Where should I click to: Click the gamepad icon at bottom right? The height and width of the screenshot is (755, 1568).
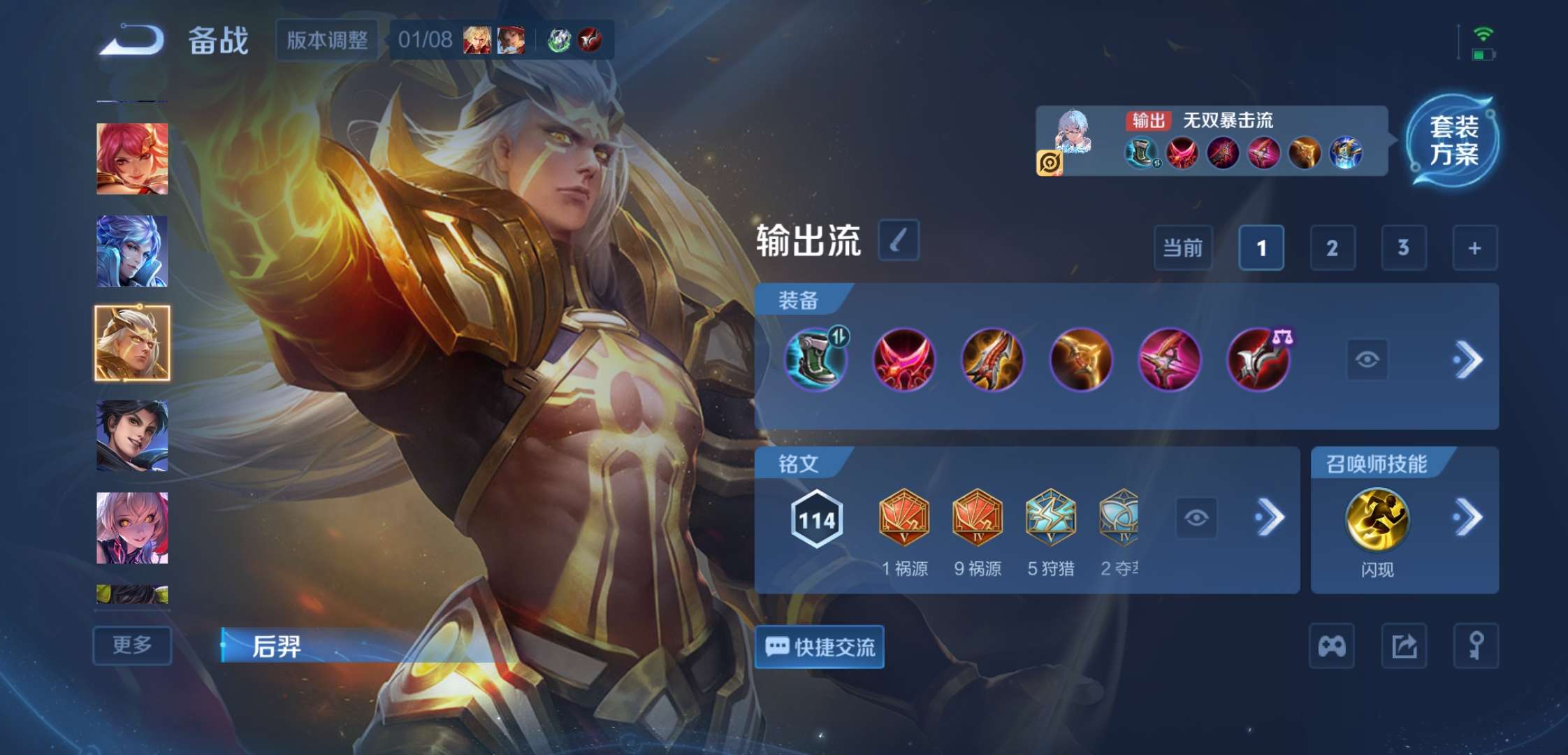pos(1332,646)
